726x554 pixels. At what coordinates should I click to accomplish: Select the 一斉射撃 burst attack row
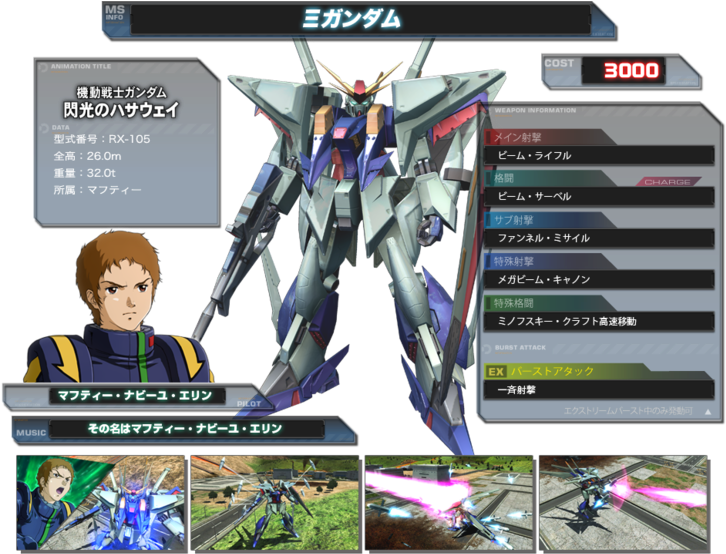[x=598, y=390]
